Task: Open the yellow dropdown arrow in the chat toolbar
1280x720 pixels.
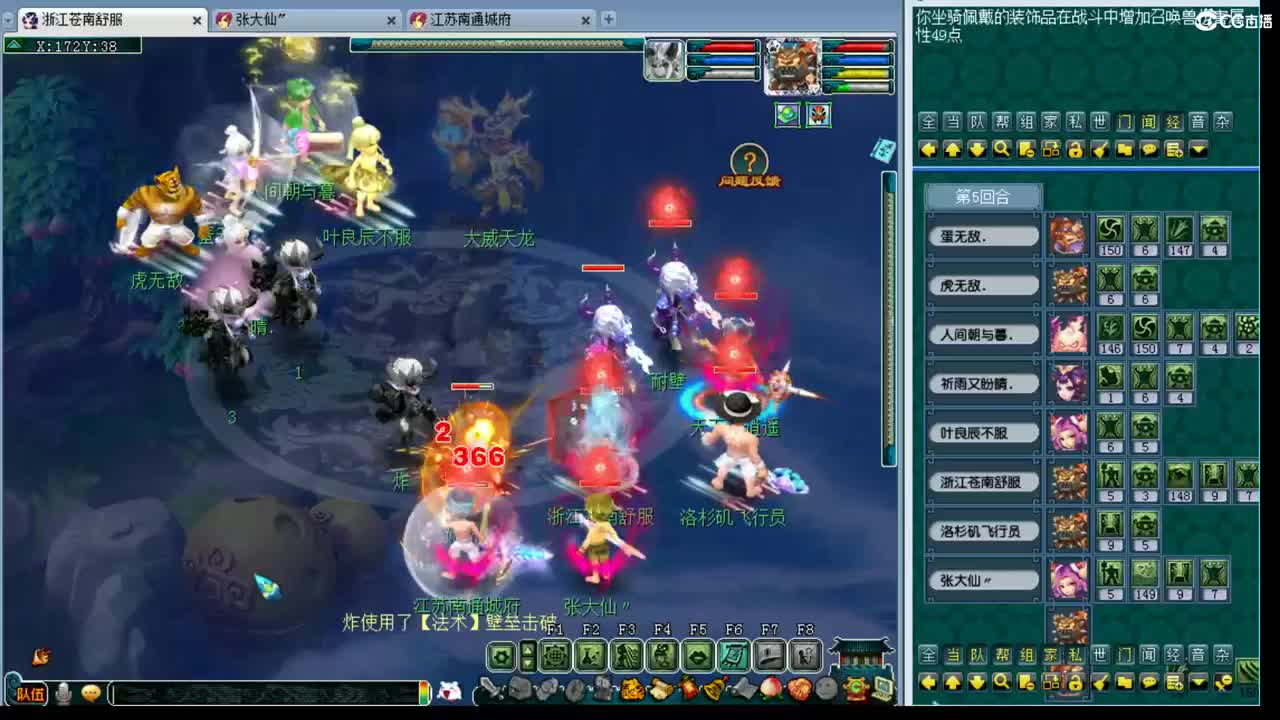Action: (x=1198, y=148)
